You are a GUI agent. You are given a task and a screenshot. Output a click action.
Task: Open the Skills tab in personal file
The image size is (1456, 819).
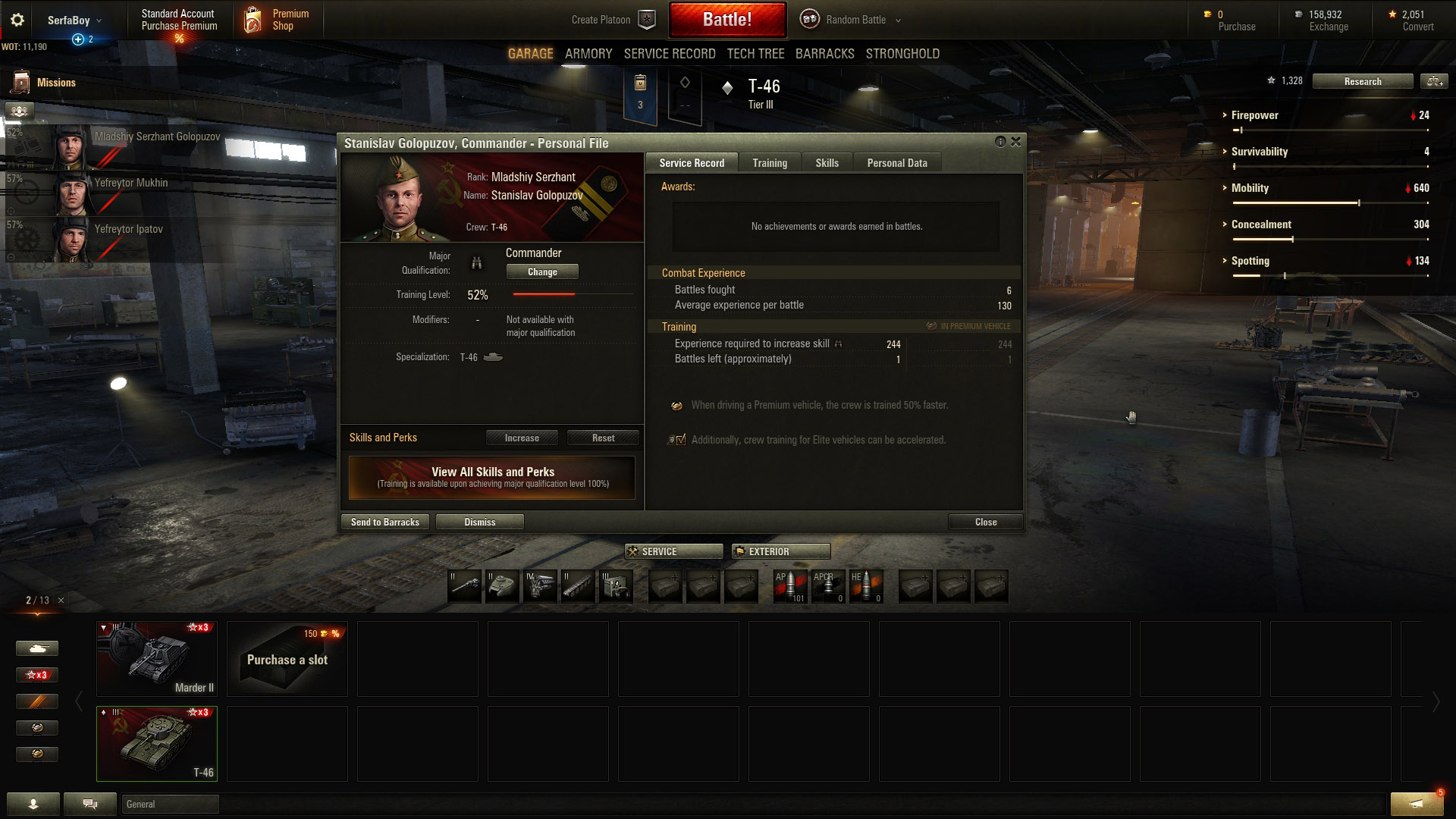(827, 163)
